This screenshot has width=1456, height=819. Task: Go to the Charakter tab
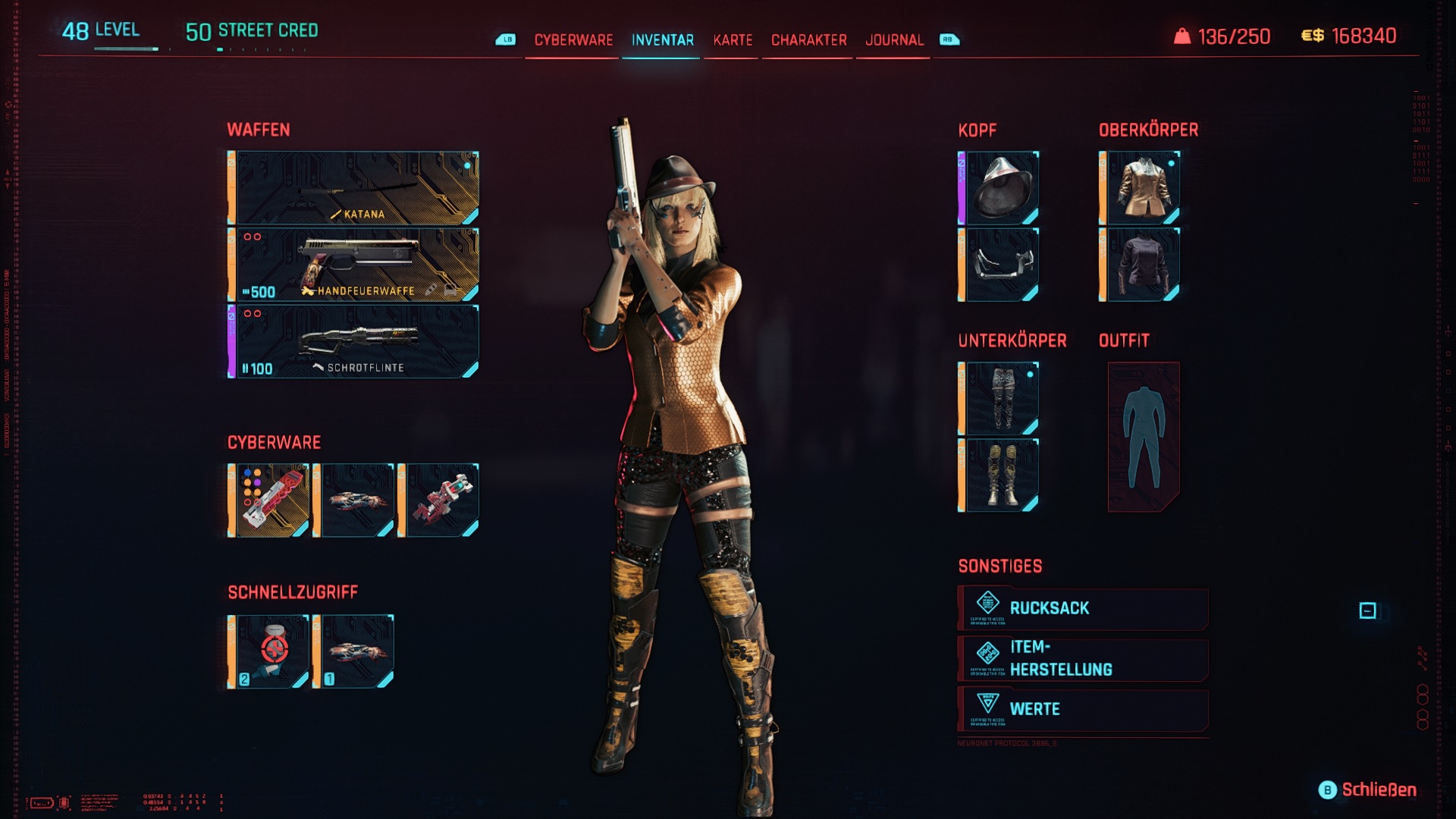click(808, 40)
